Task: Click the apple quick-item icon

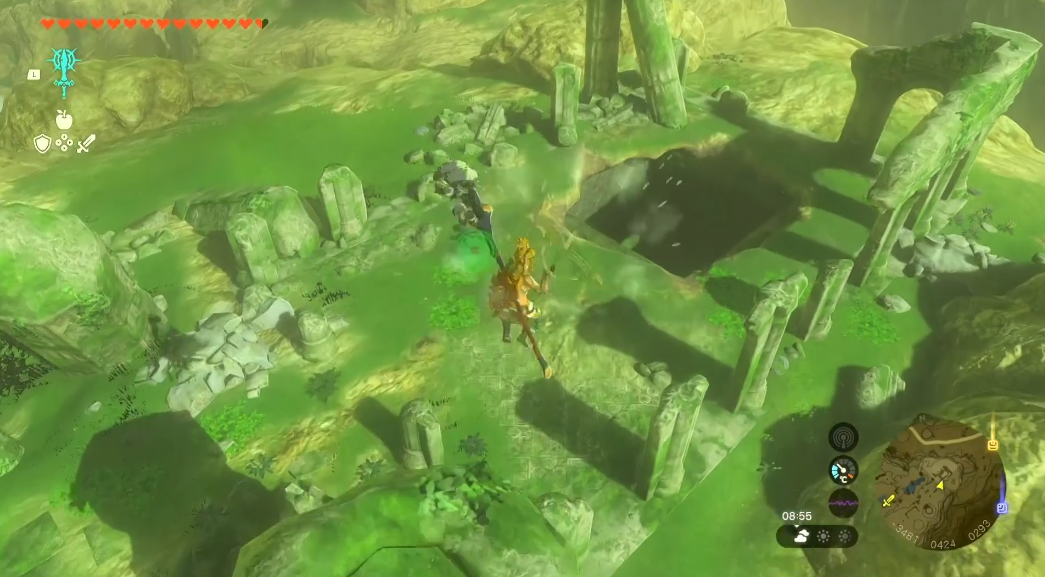Action: (x=64, y=120)
